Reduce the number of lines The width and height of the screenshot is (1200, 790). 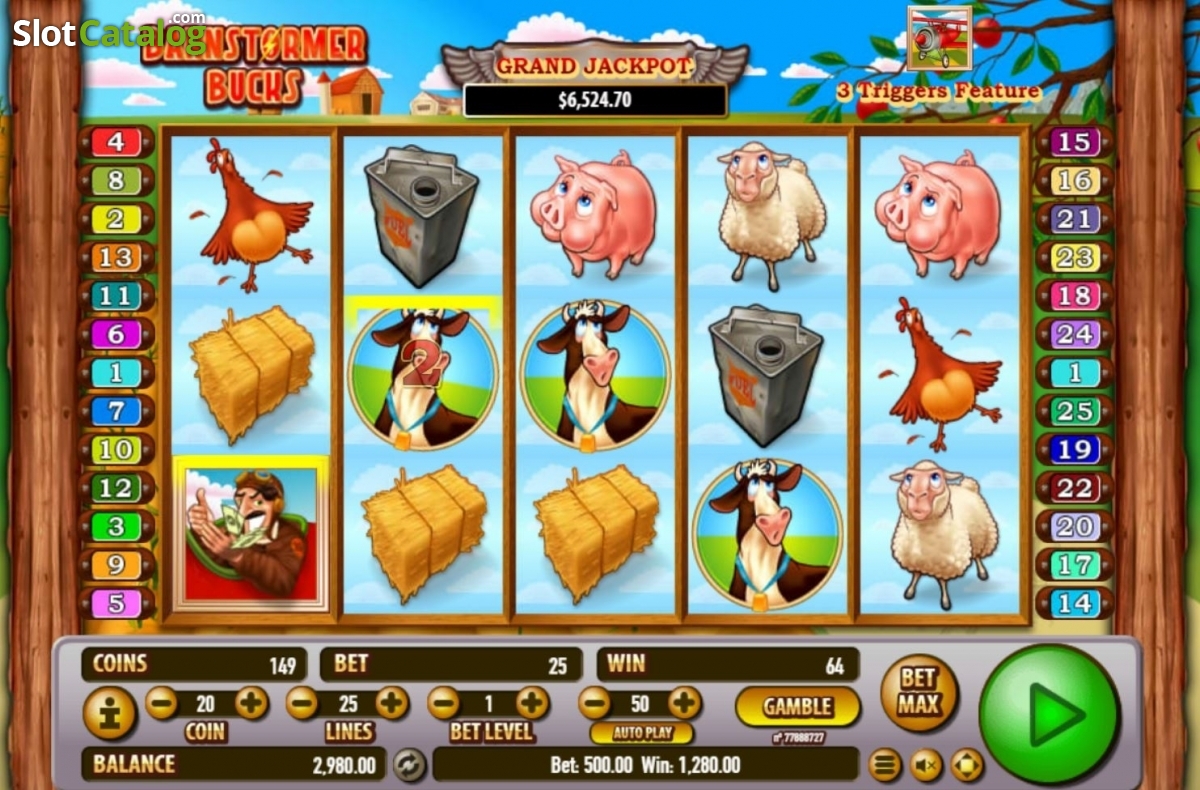point(302,703)
